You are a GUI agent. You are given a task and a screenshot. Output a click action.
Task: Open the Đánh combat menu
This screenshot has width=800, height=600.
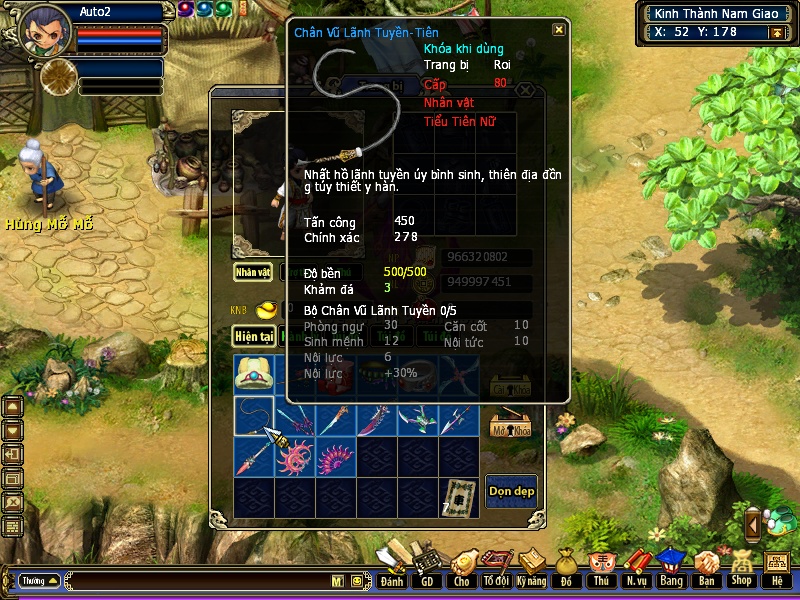(392, 567)
